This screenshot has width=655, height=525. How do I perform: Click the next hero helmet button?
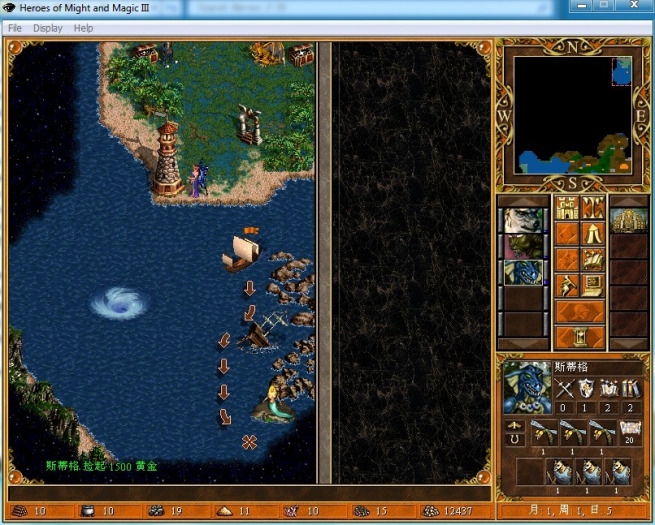pyautogui.click(x=580, y=312)
